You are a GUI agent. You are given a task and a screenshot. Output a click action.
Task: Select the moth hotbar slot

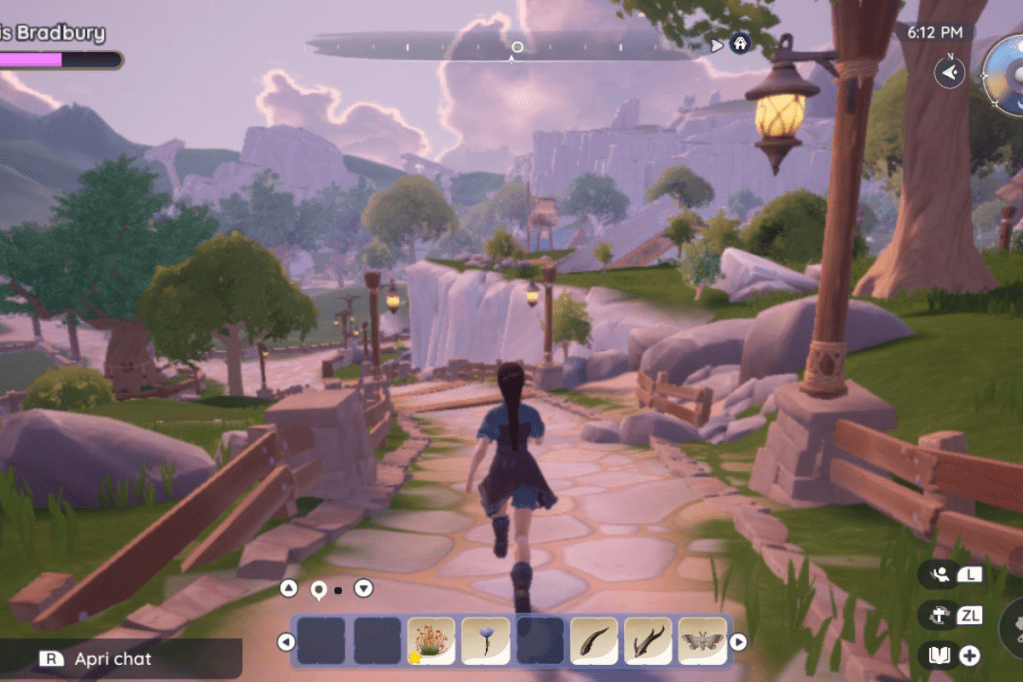(x=702, y=641)
